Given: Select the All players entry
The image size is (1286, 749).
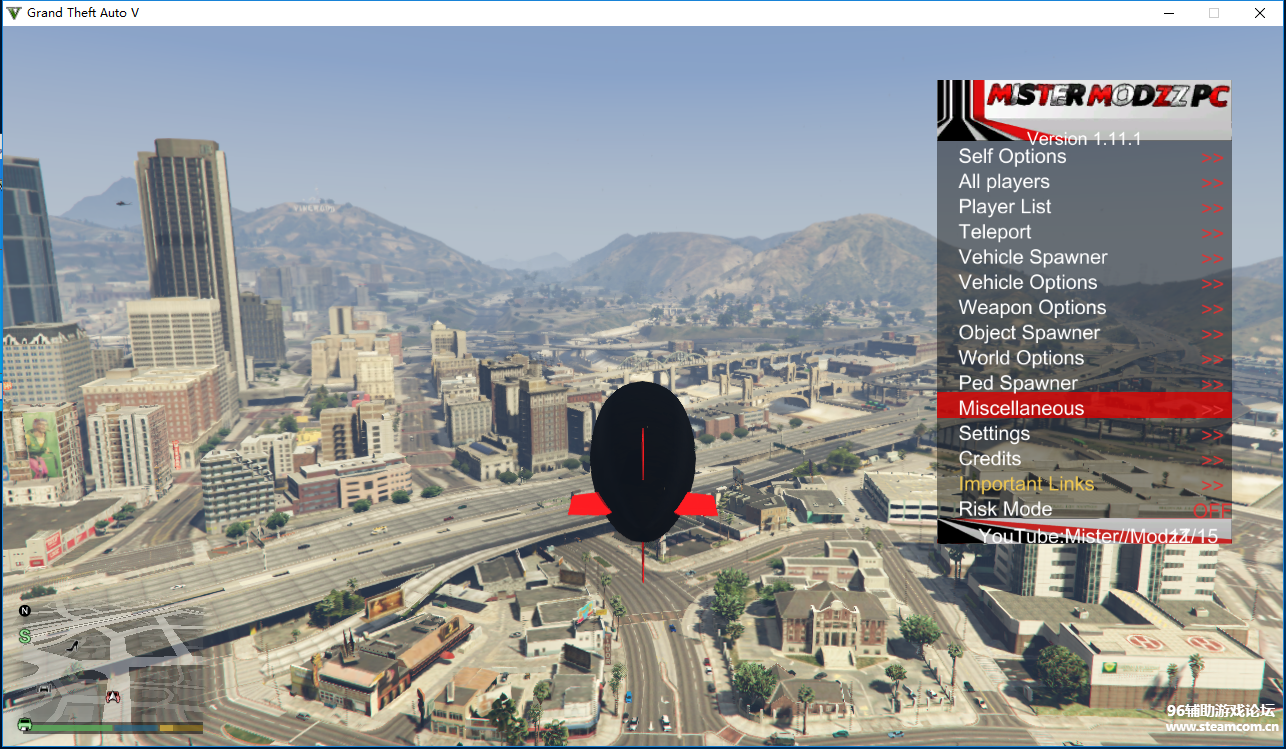Looking at the screenshot, I should pyautogui.click(x=1004, y=182).
